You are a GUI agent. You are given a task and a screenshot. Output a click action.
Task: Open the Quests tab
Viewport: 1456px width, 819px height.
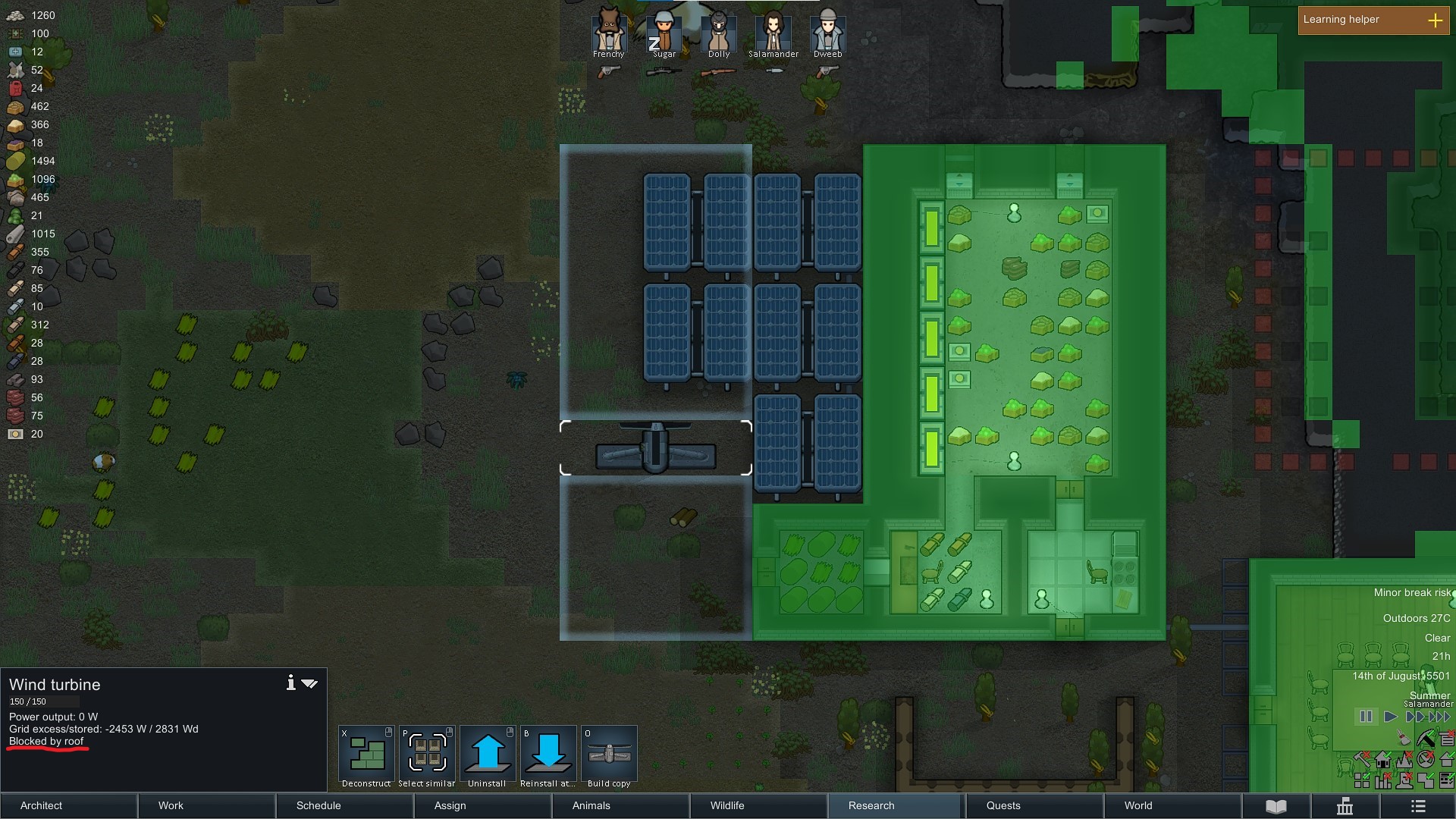point(1003,805)
